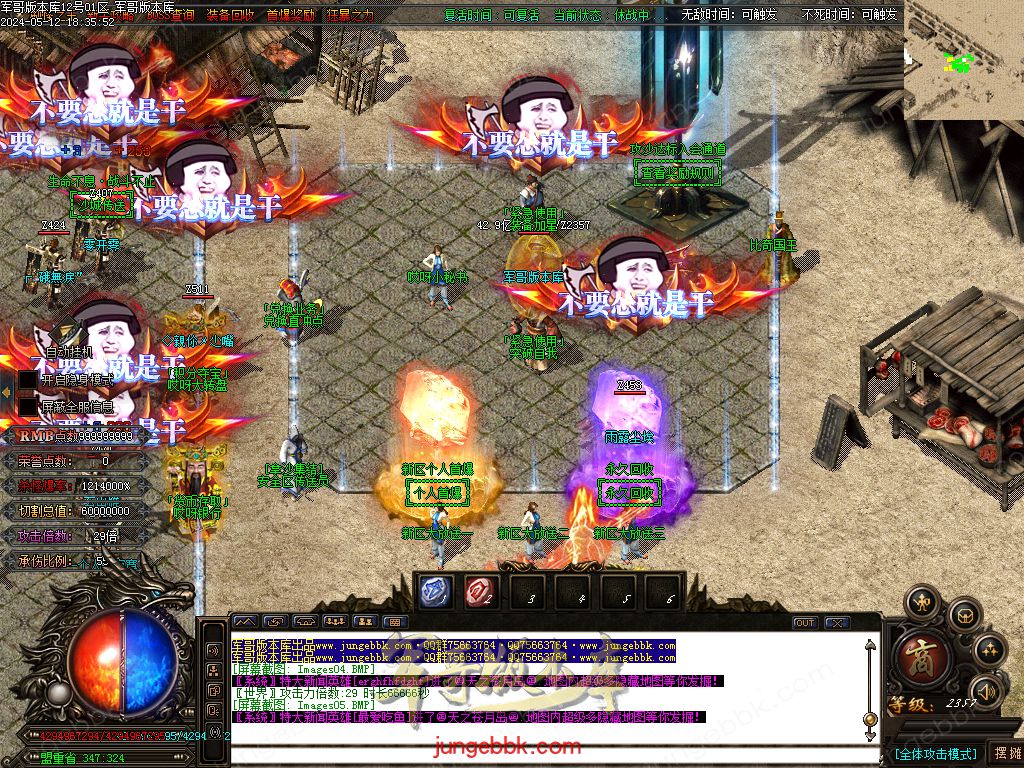The width and height of the screenshot is (1024, 768).
Task: Use the red gem in hotbar slot 2
Action: pyautogui.click(x=479, y=591)
